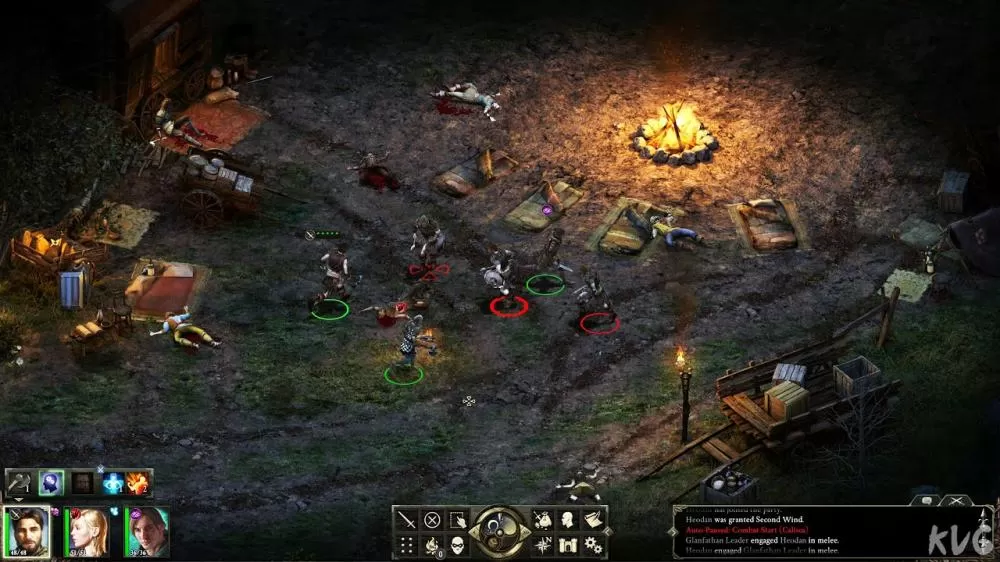Switch to the dialogue log tab

(925, 499)
